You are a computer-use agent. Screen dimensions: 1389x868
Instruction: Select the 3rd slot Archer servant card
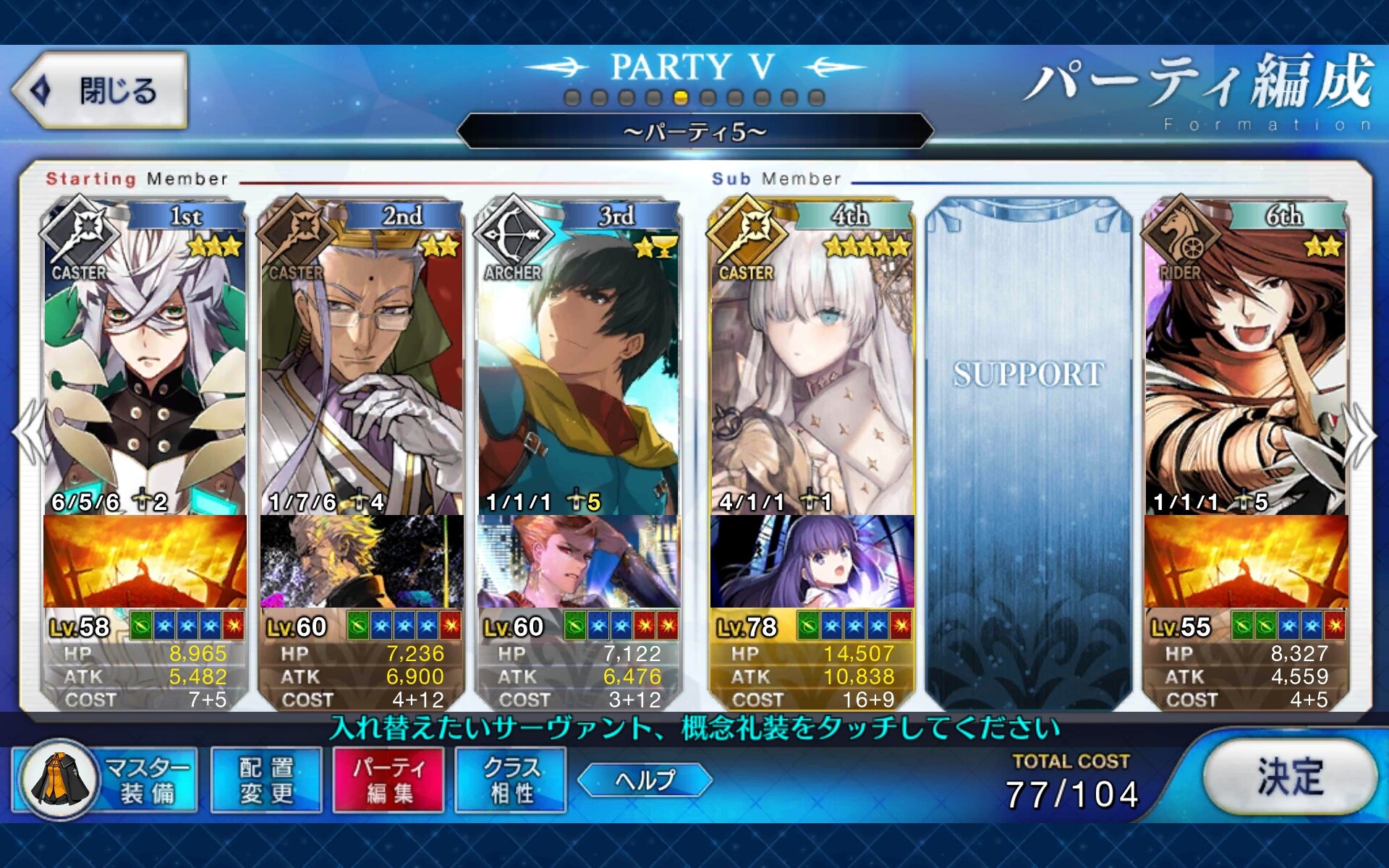tap(579, 362)
